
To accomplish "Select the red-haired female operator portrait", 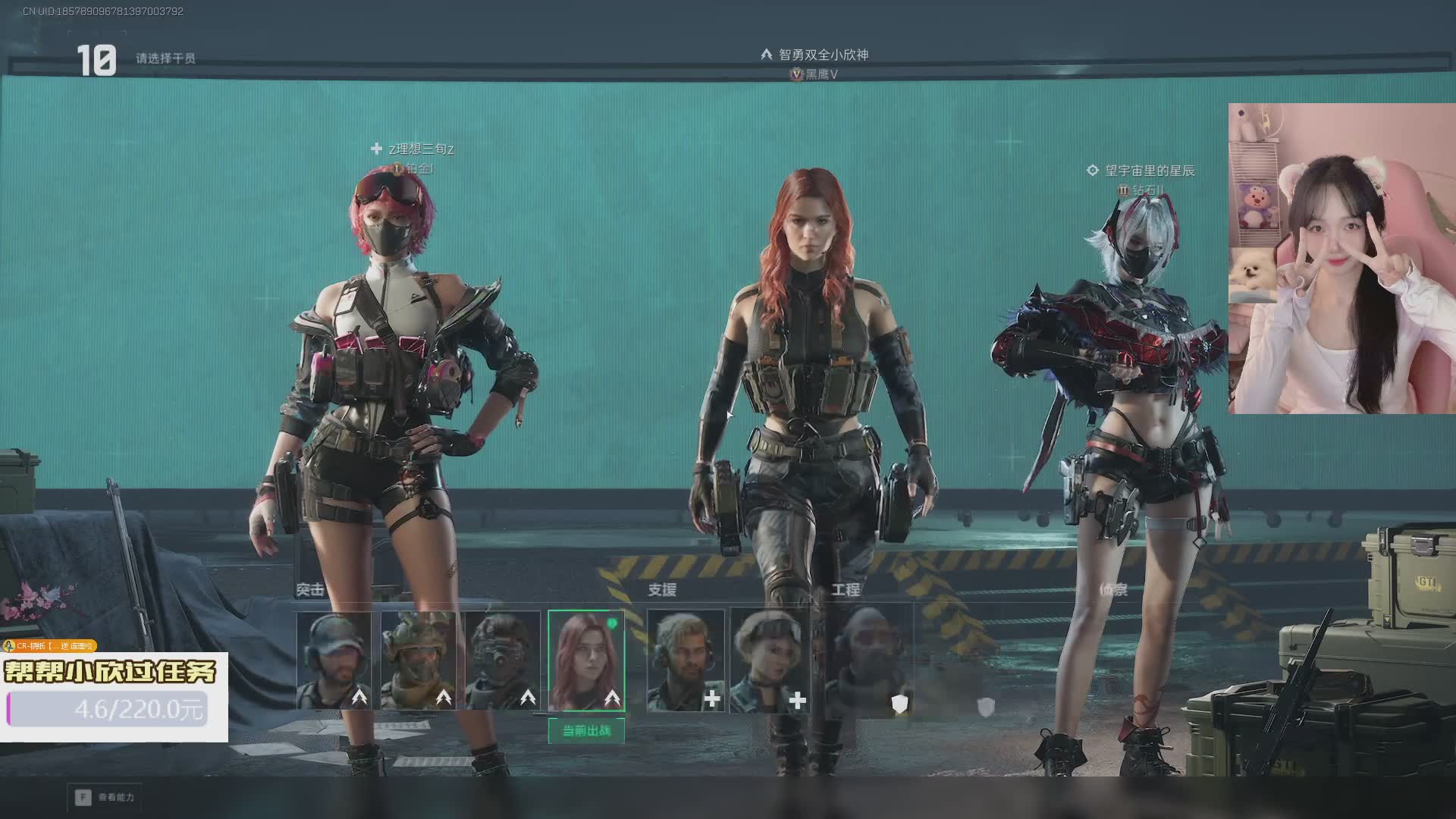I will [x=586, y=661].
